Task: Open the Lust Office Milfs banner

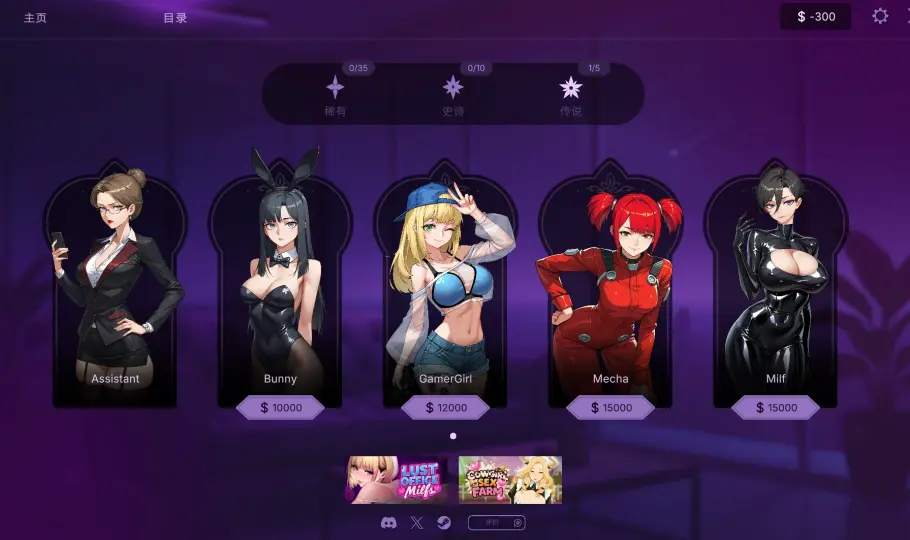Action: pyautogui.click(x=397, y=480)
